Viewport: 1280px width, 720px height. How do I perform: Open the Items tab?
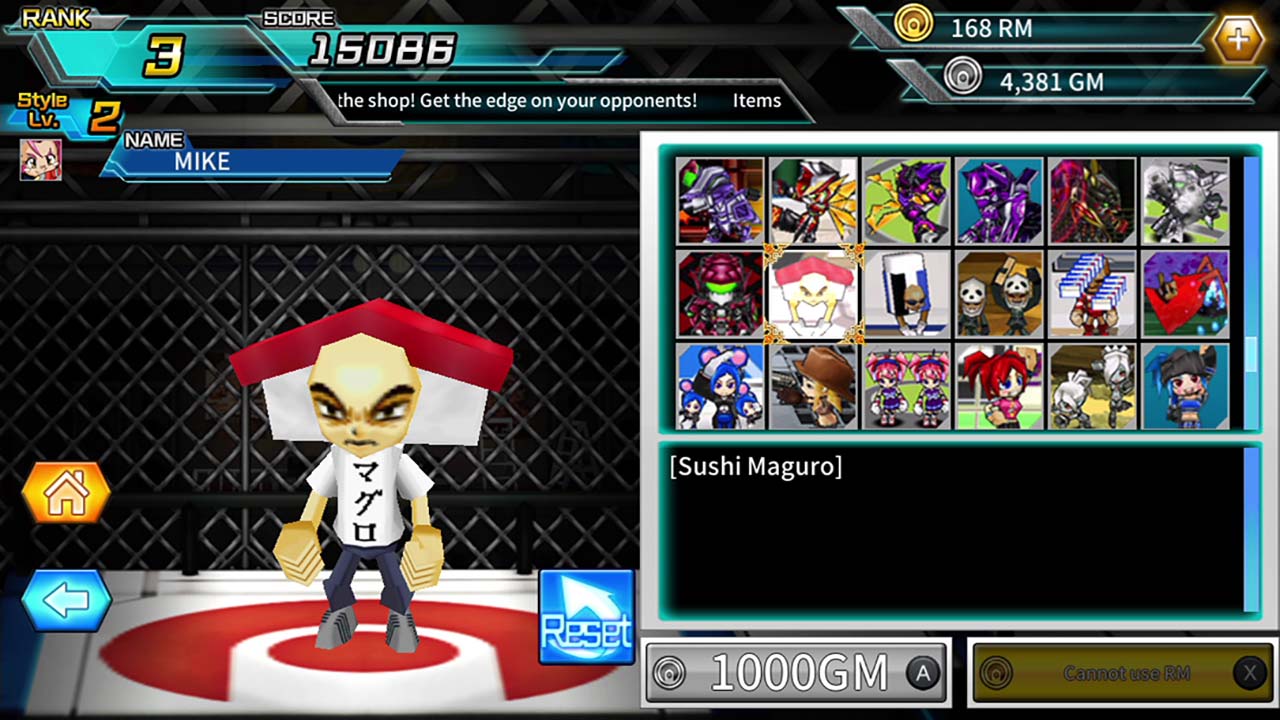pos(757,100)
